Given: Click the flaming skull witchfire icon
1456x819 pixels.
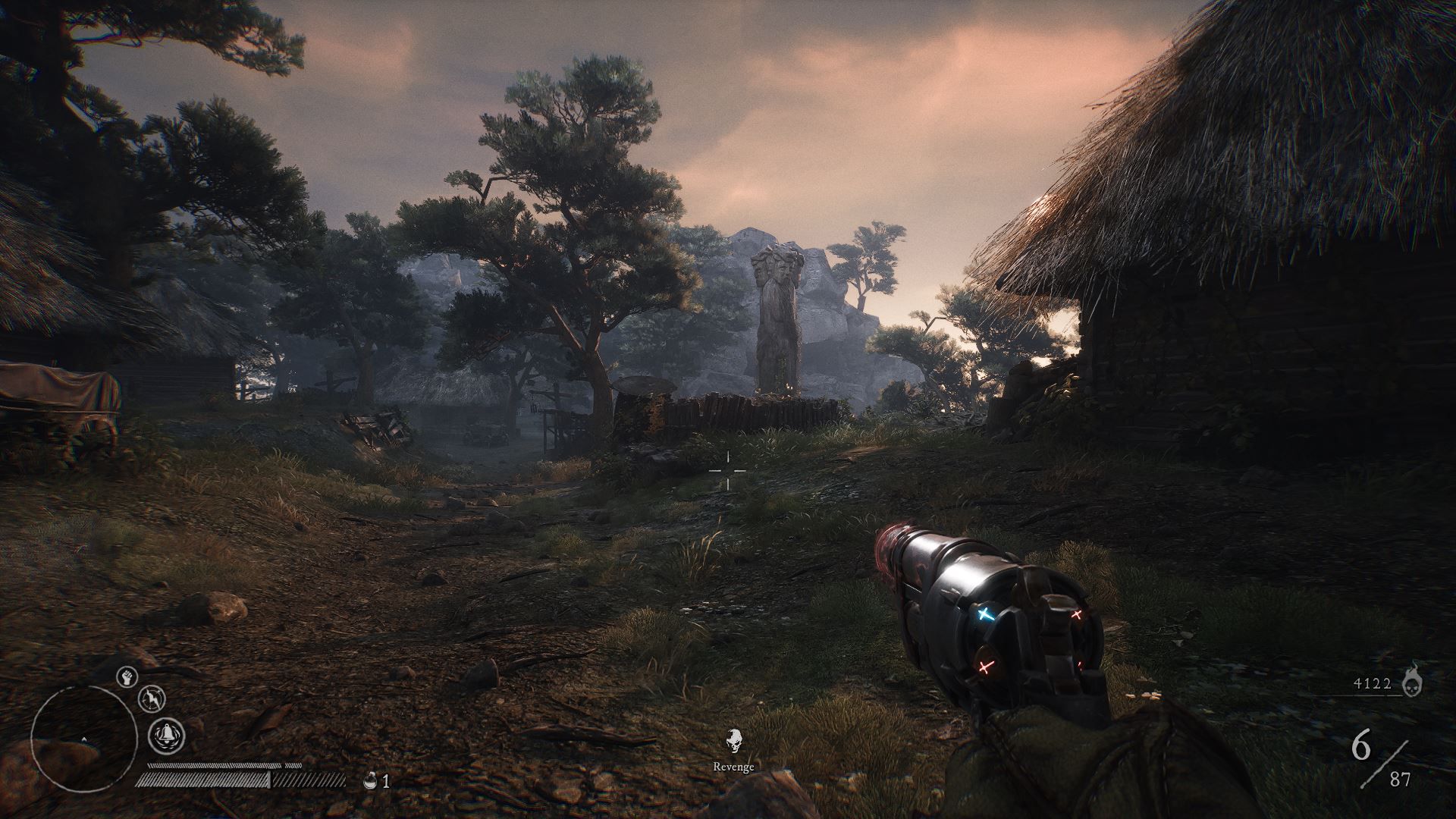Looking at the screenshot, I should tap(1413, 680).
